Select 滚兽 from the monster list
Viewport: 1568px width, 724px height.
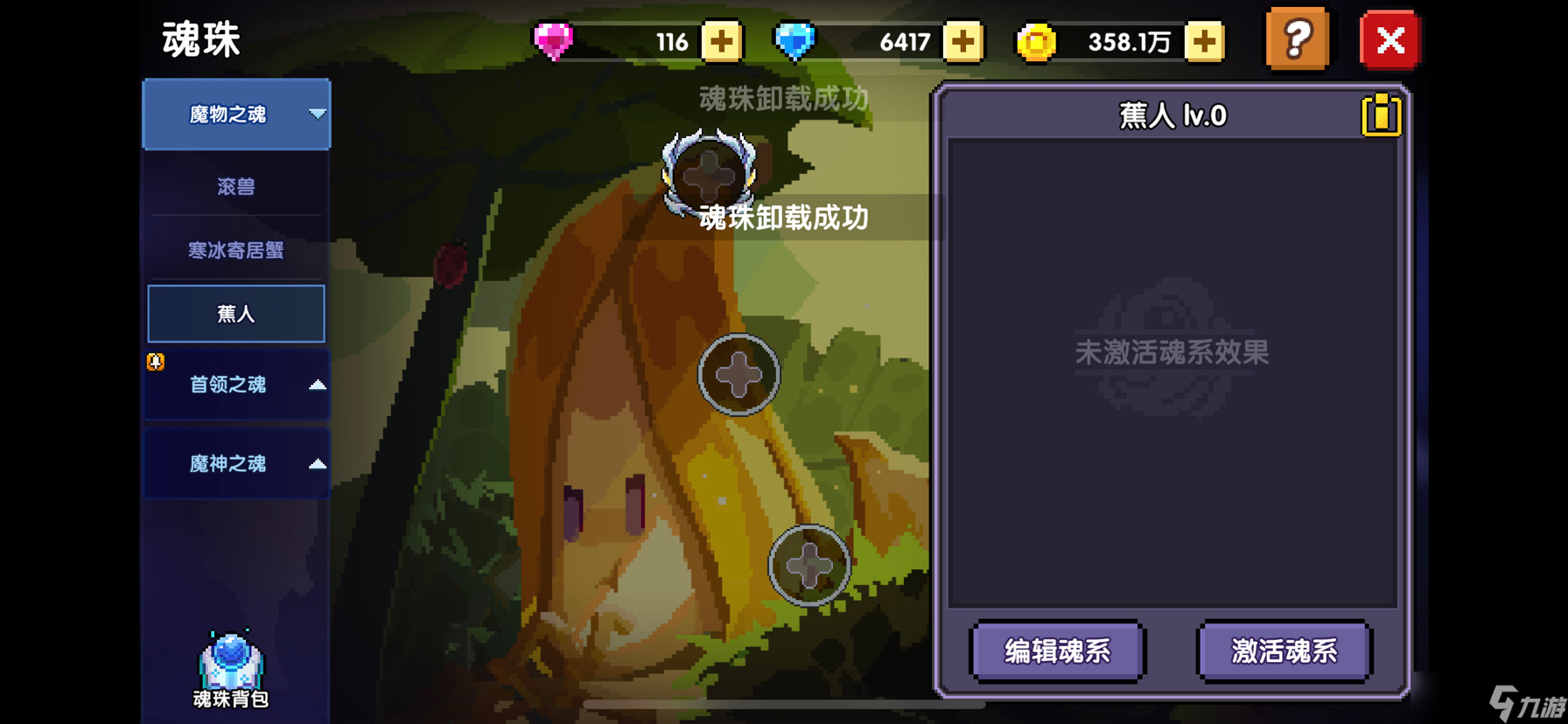tap(236, 184)
